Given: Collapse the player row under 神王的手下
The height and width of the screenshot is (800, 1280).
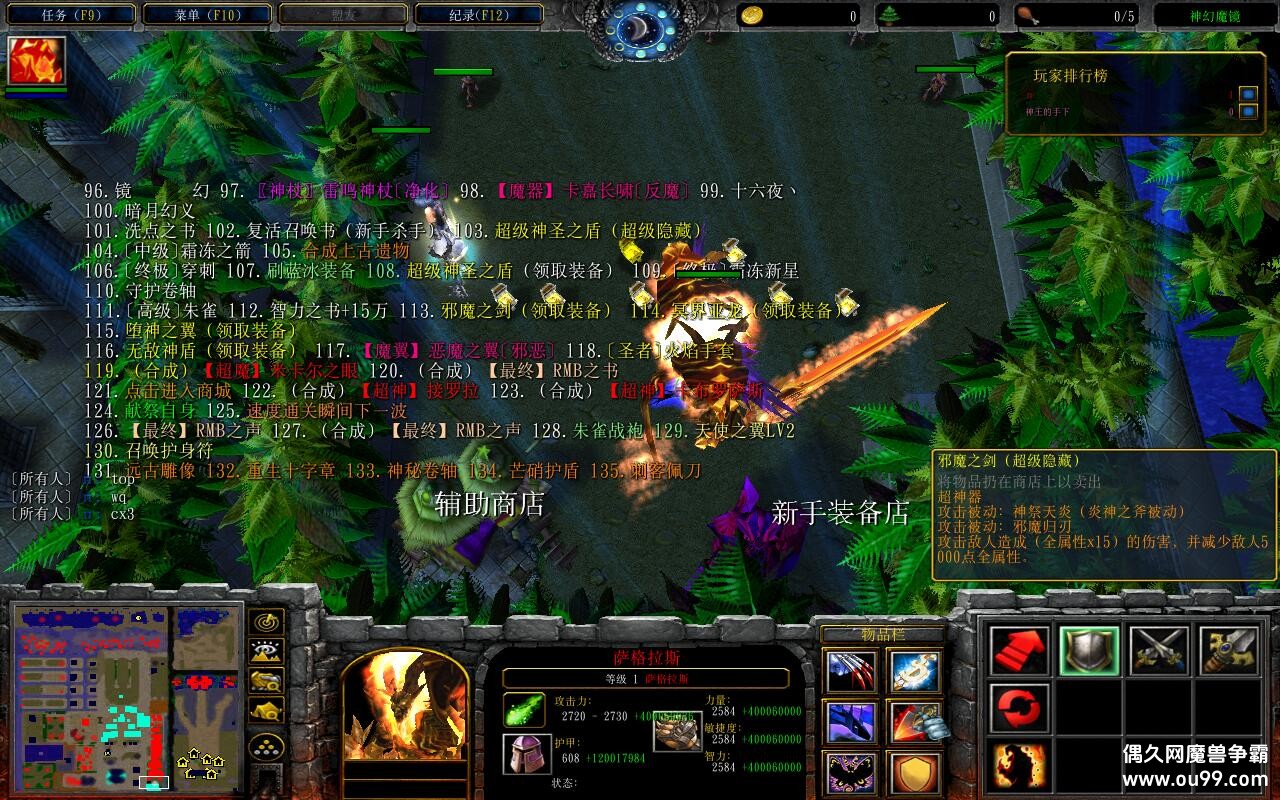Looking at the screenshot, I should click(1248, 110).
